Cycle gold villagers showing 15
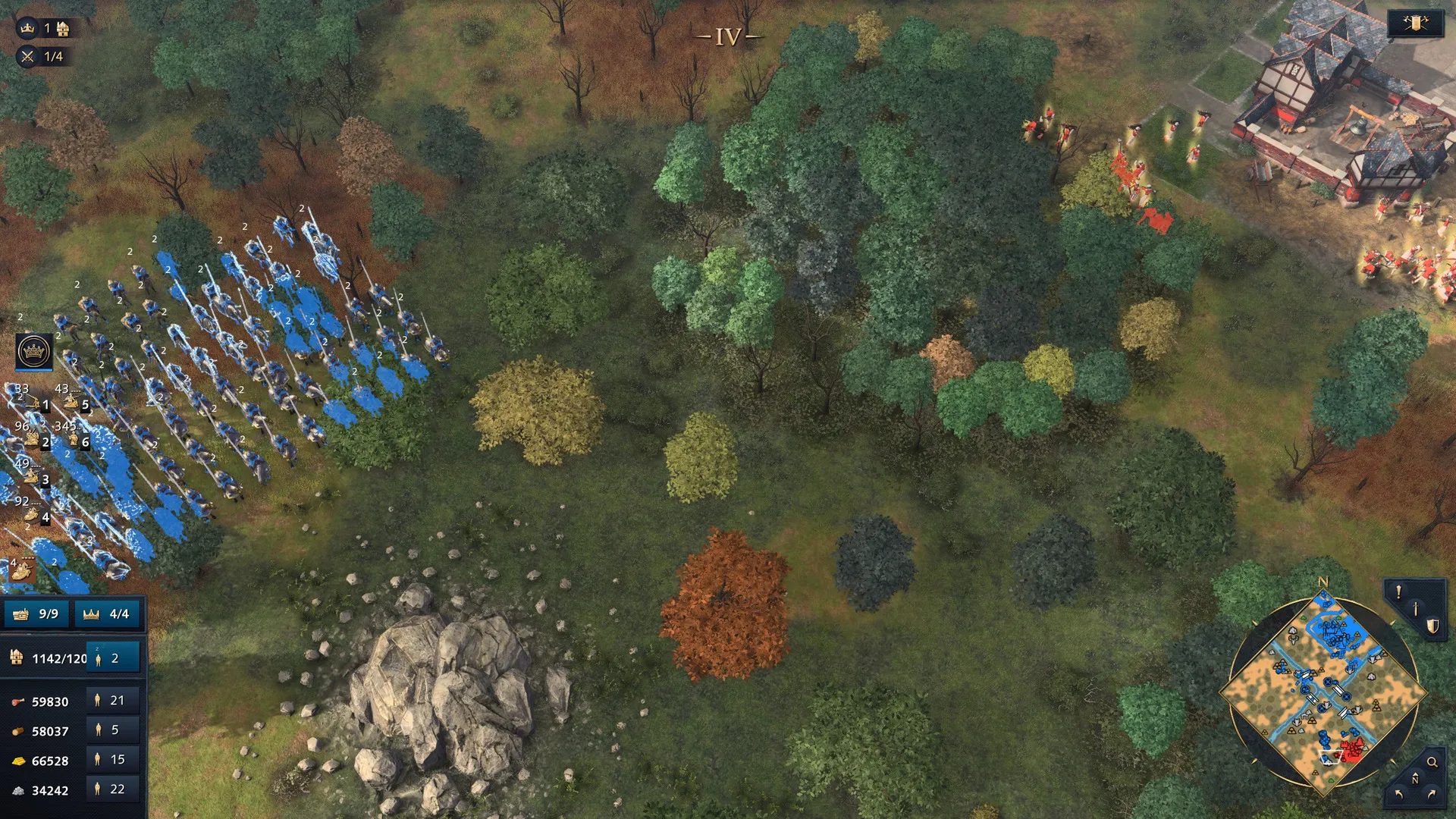 coord(113,760)
